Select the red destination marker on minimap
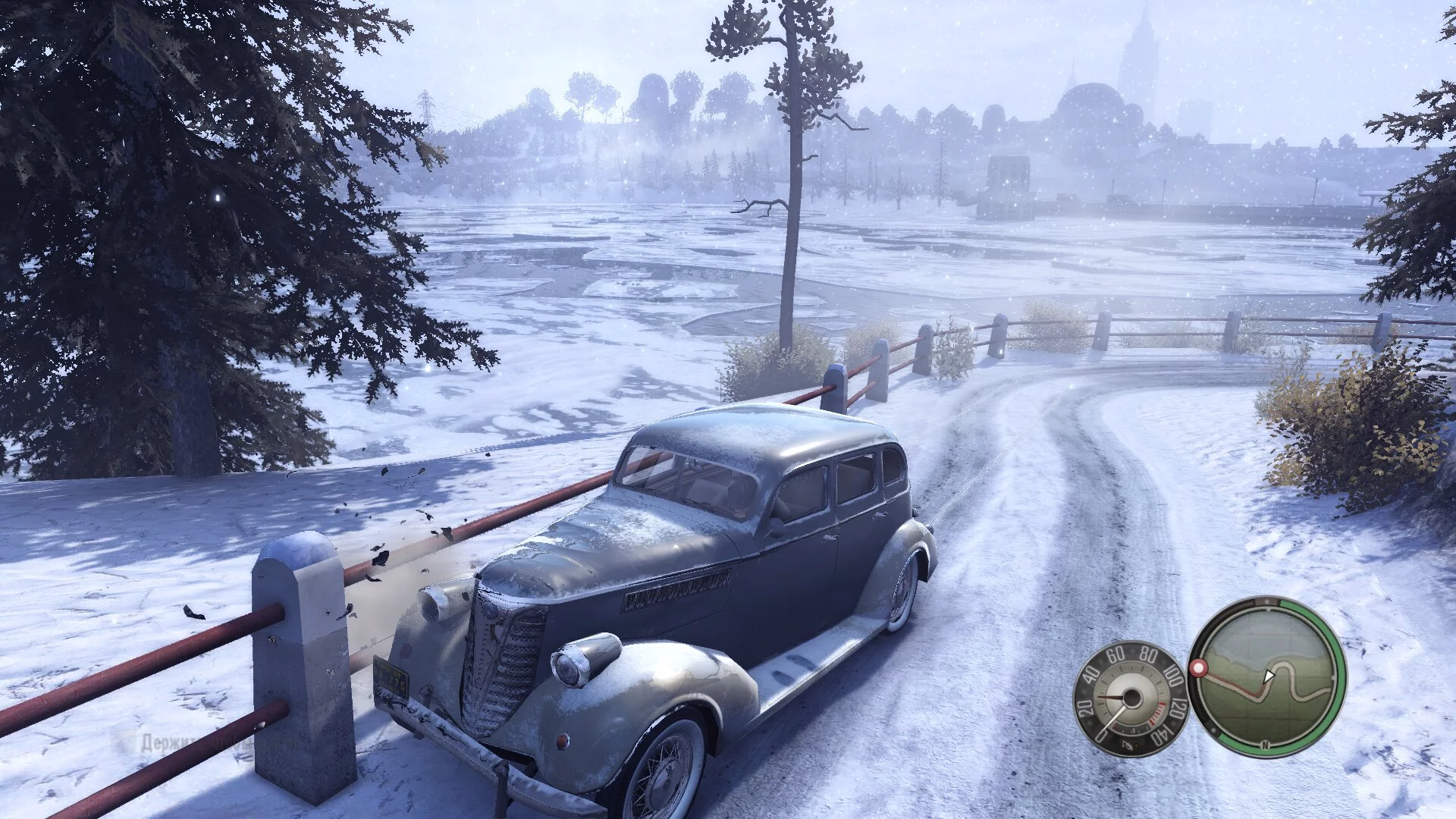This screenshot has height=819, width=1456. [1199, 668]
